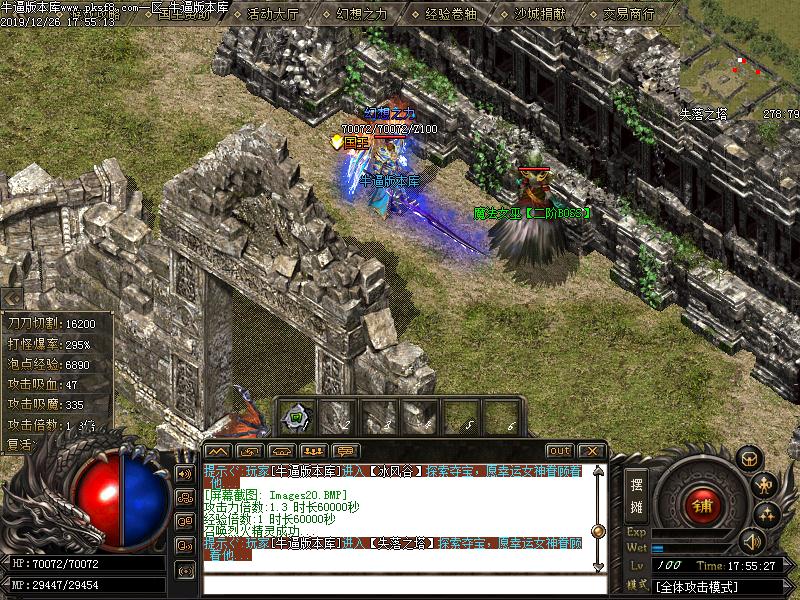
Task: Open the bag chest icon
Action: click(747, 459)
